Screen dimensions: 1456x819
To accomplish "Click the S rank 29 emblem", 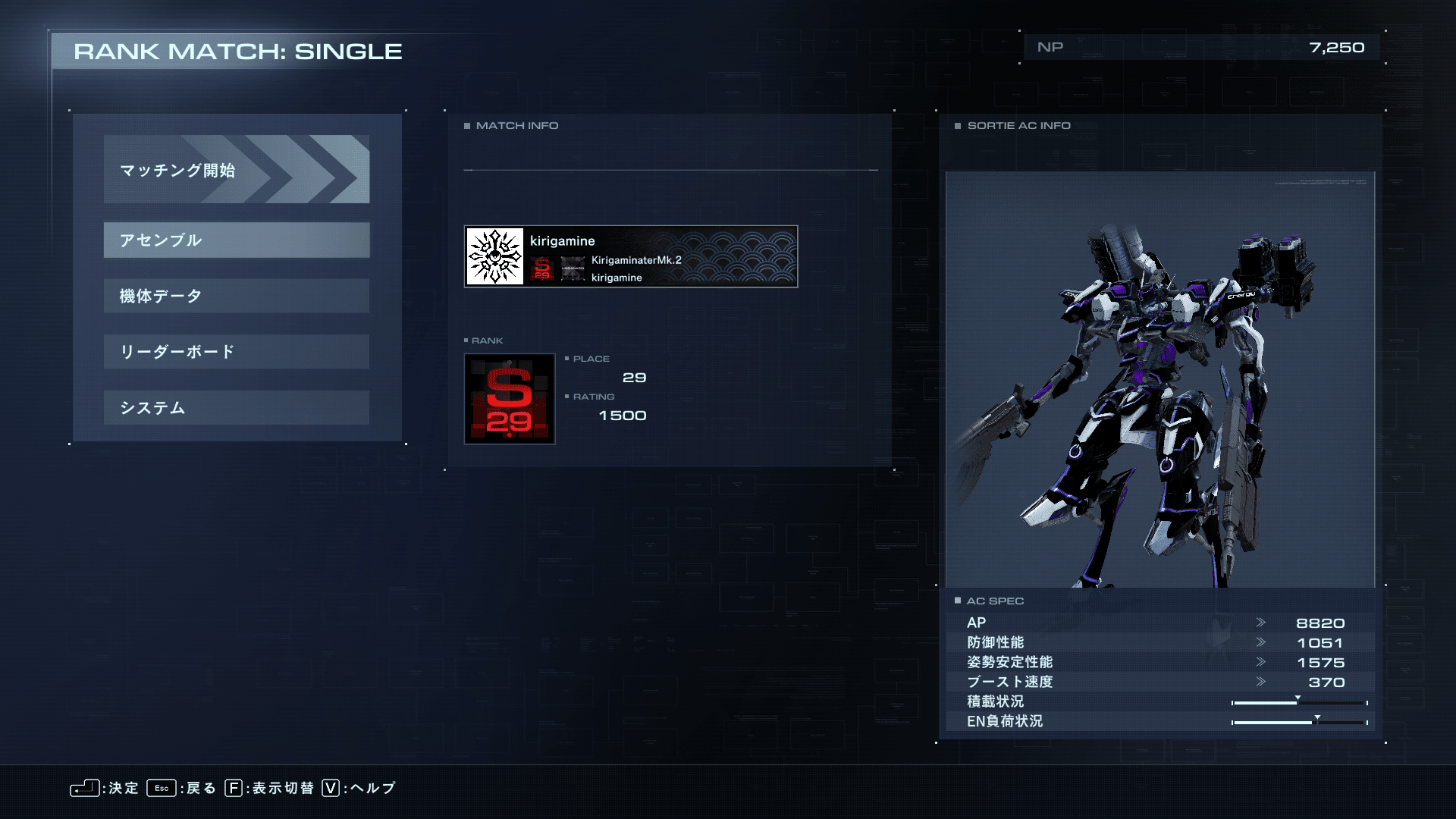I will click(x=509, y=399).
